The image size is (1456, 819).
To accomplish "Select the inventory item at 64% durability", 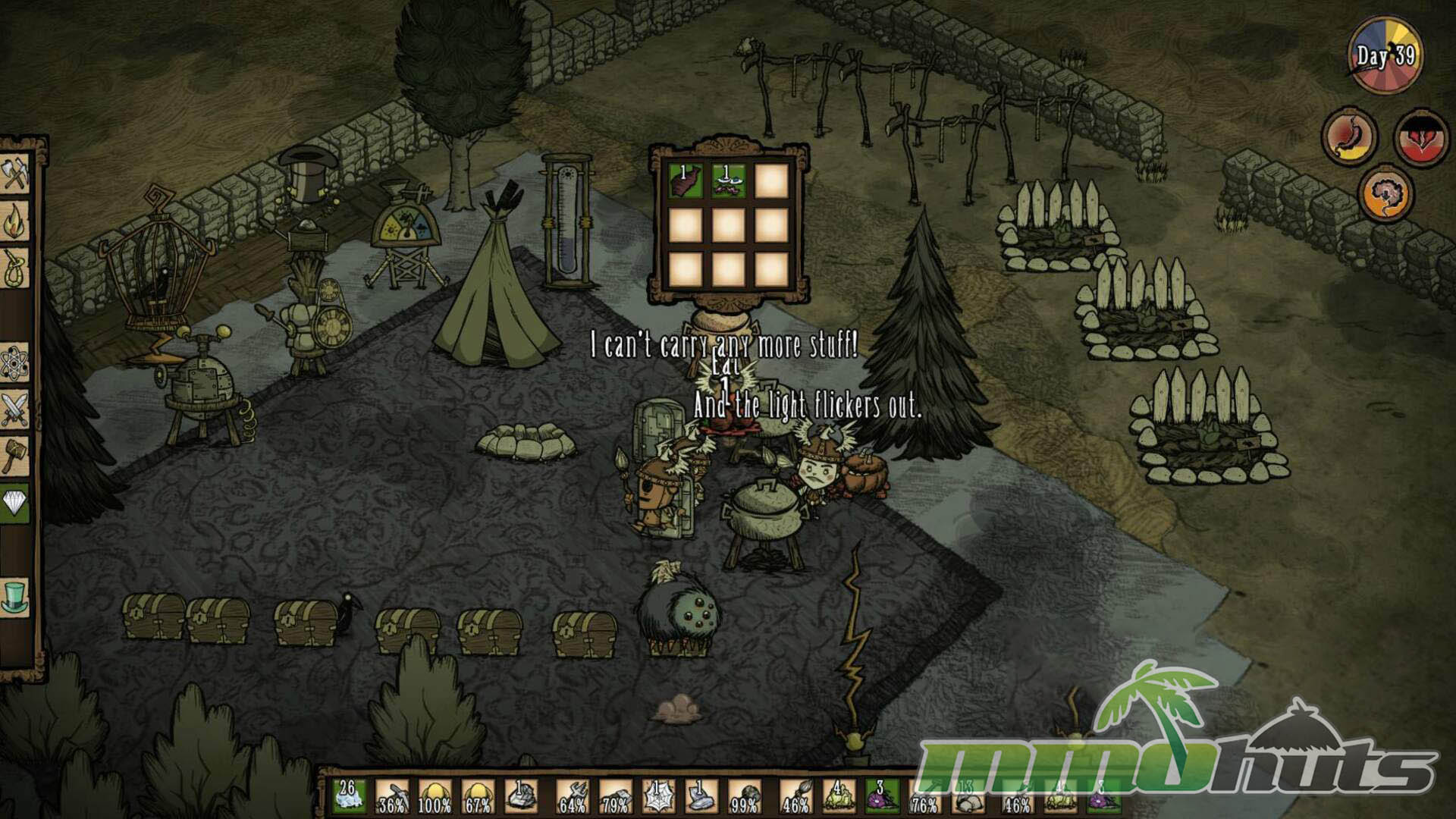I will tap(572, 797).
